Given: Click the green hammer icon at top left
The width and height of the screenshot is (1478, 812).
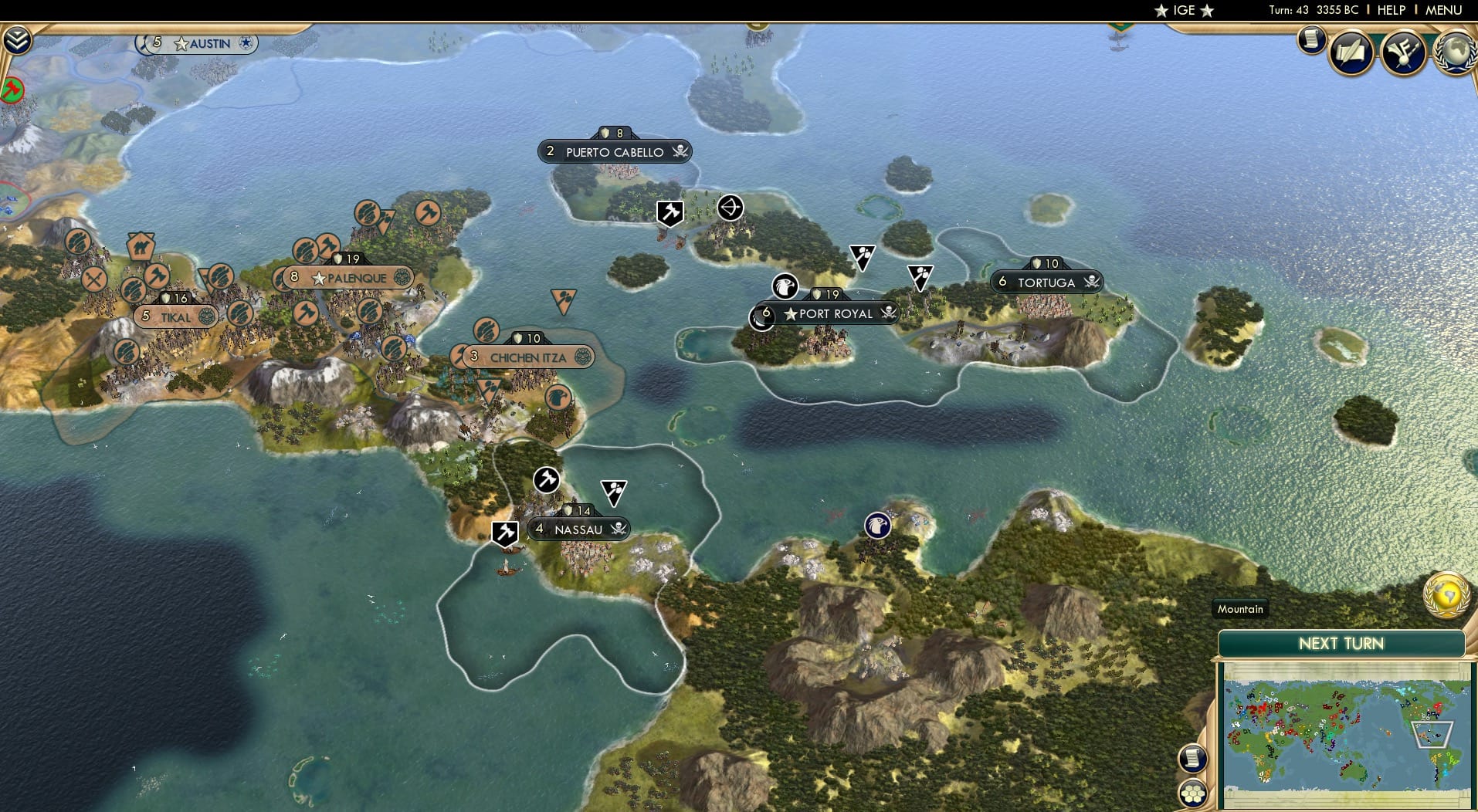Looking at the screenshot, I should coord(13,90).
